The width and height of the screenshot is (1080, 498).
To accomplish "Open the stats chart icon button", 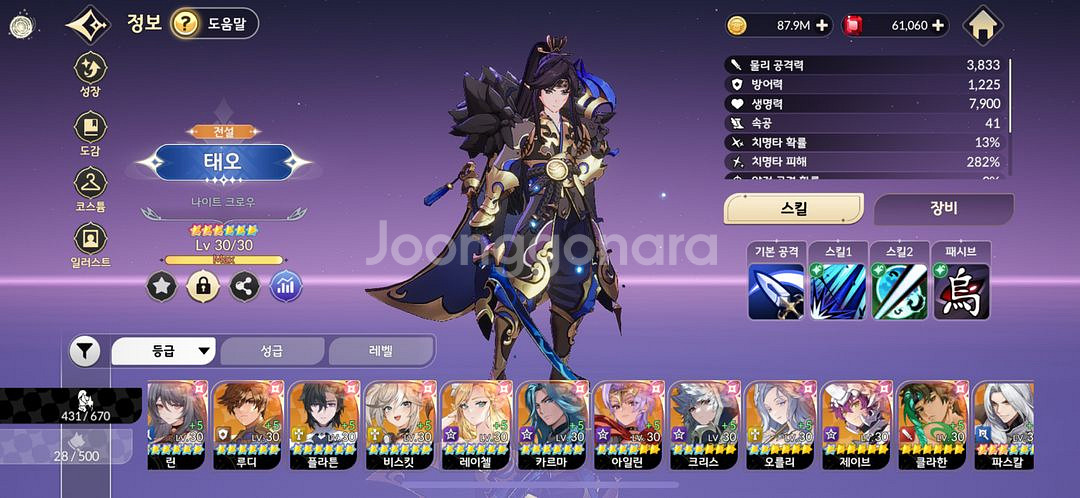I will point(286,287).
